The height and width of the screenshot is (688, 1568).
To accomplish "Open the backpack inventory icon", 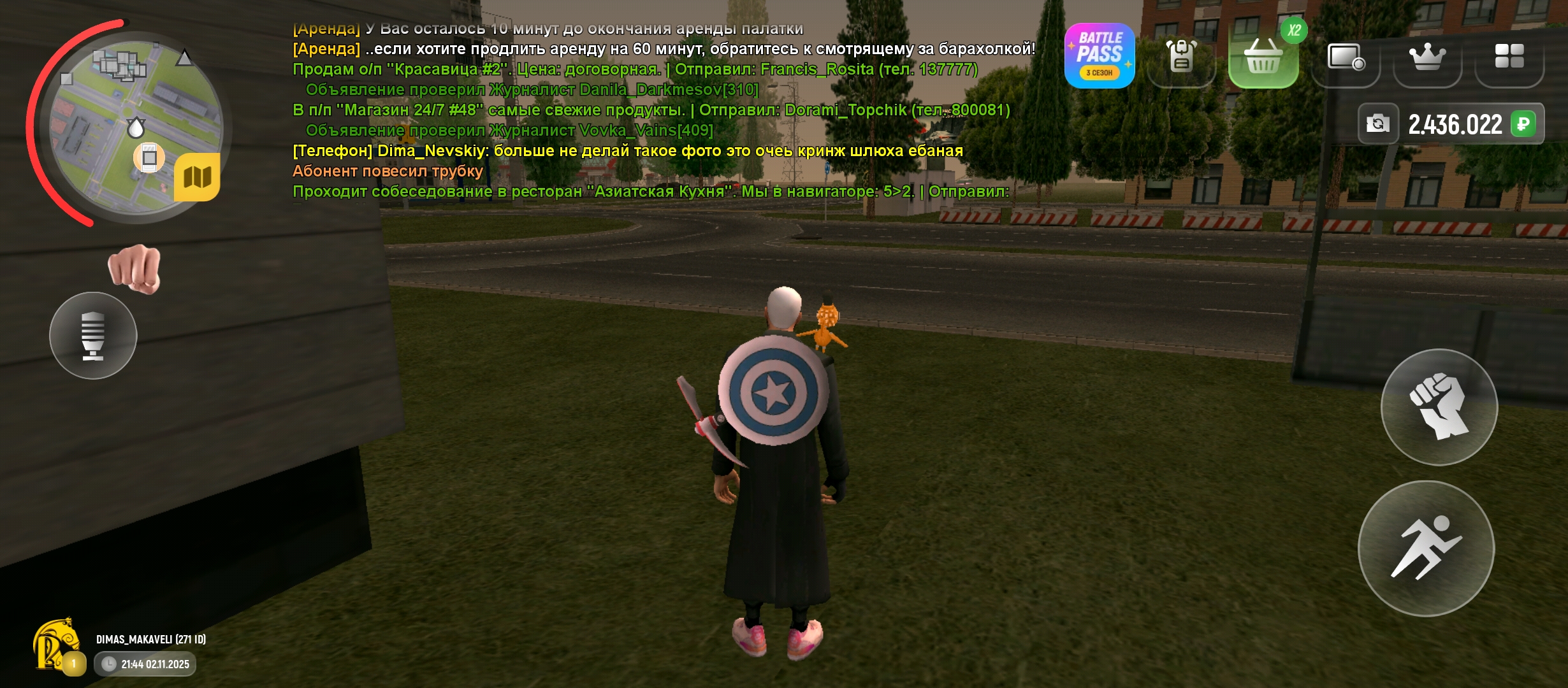I will click(x=1181, y=57).
